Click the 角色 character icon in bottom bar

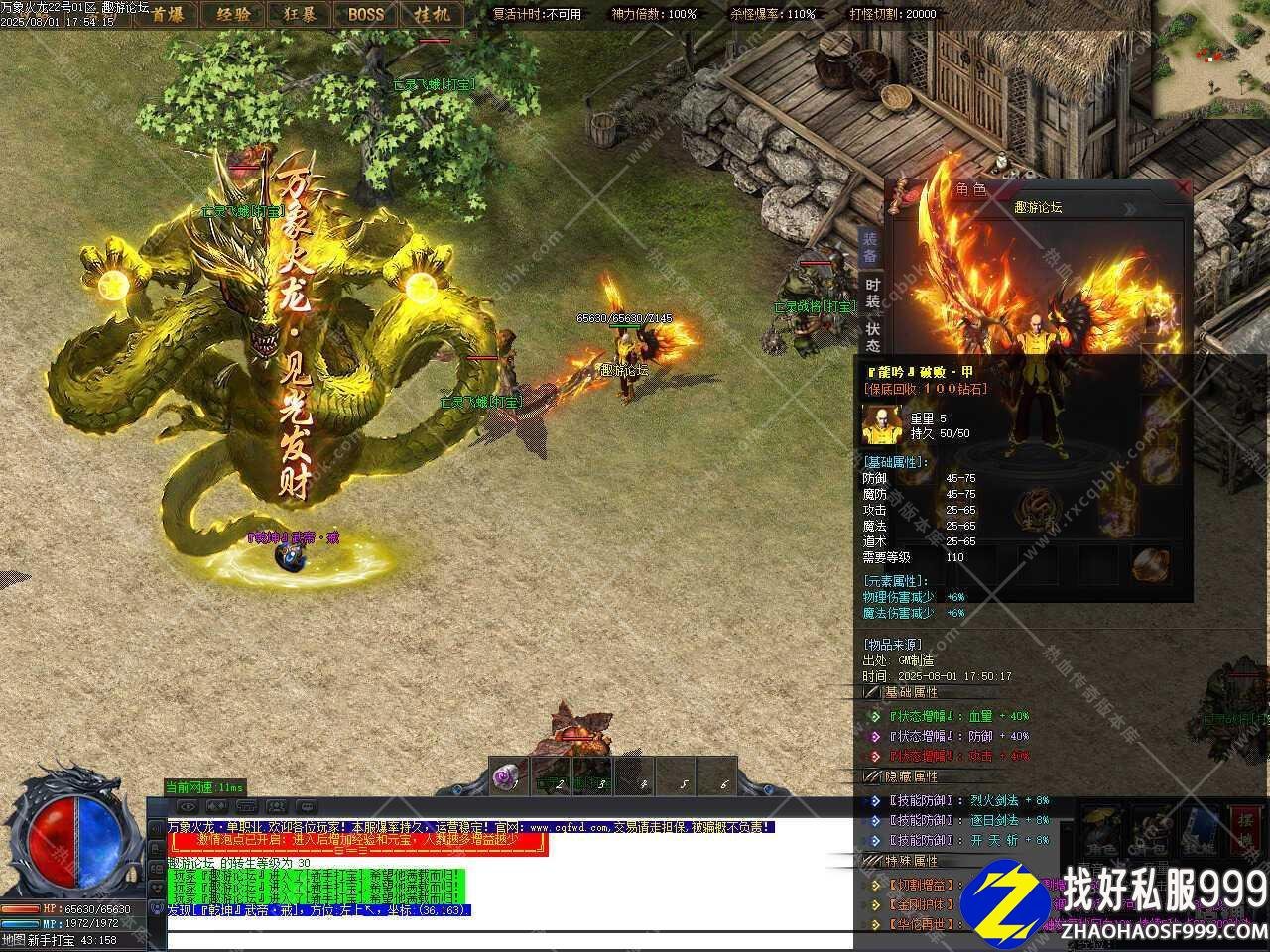(x=1102, y=831)
